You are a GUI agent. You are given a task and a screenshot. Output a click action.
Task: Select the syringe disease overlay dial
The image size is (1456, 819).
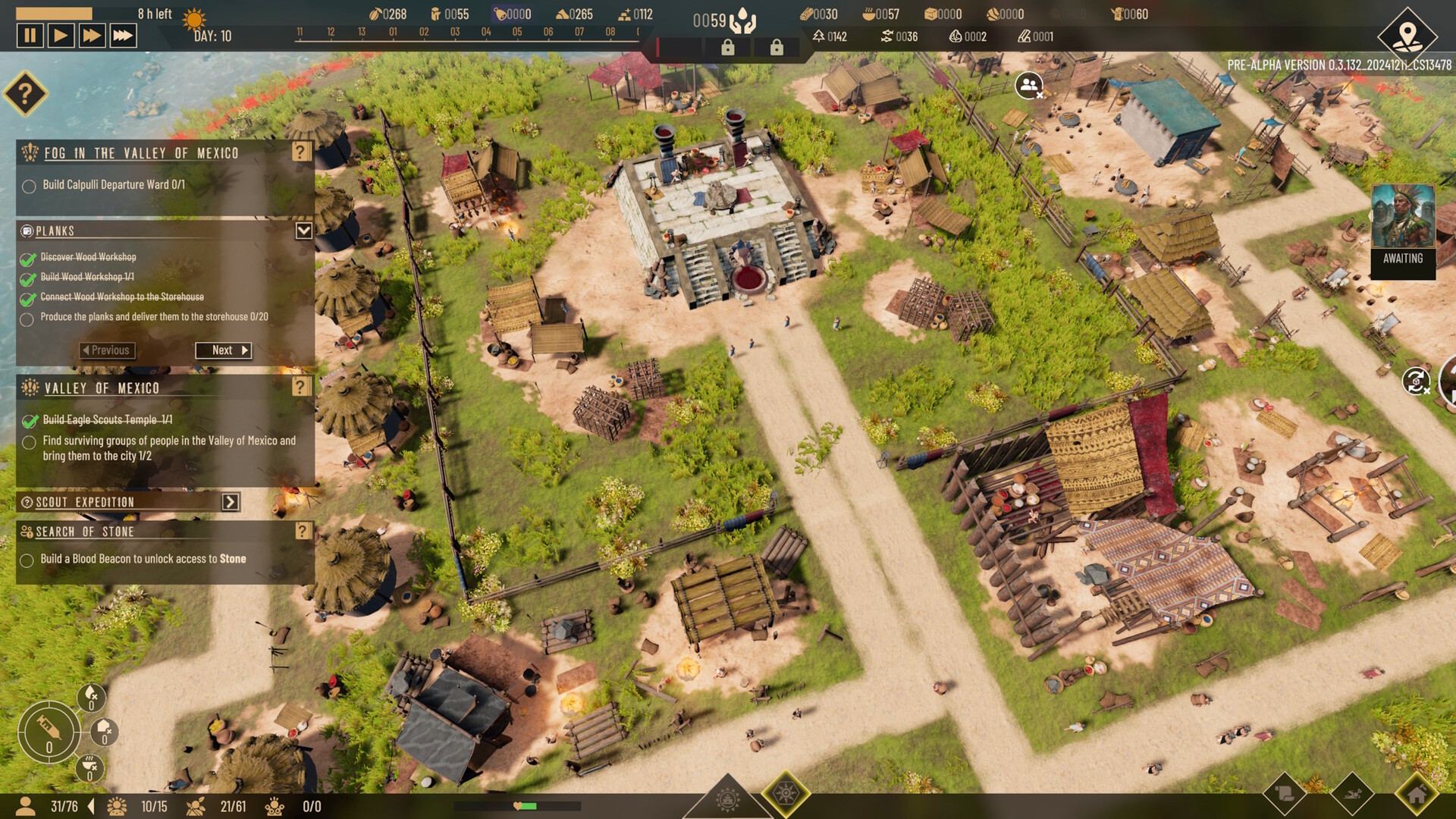tap(49, 733)
